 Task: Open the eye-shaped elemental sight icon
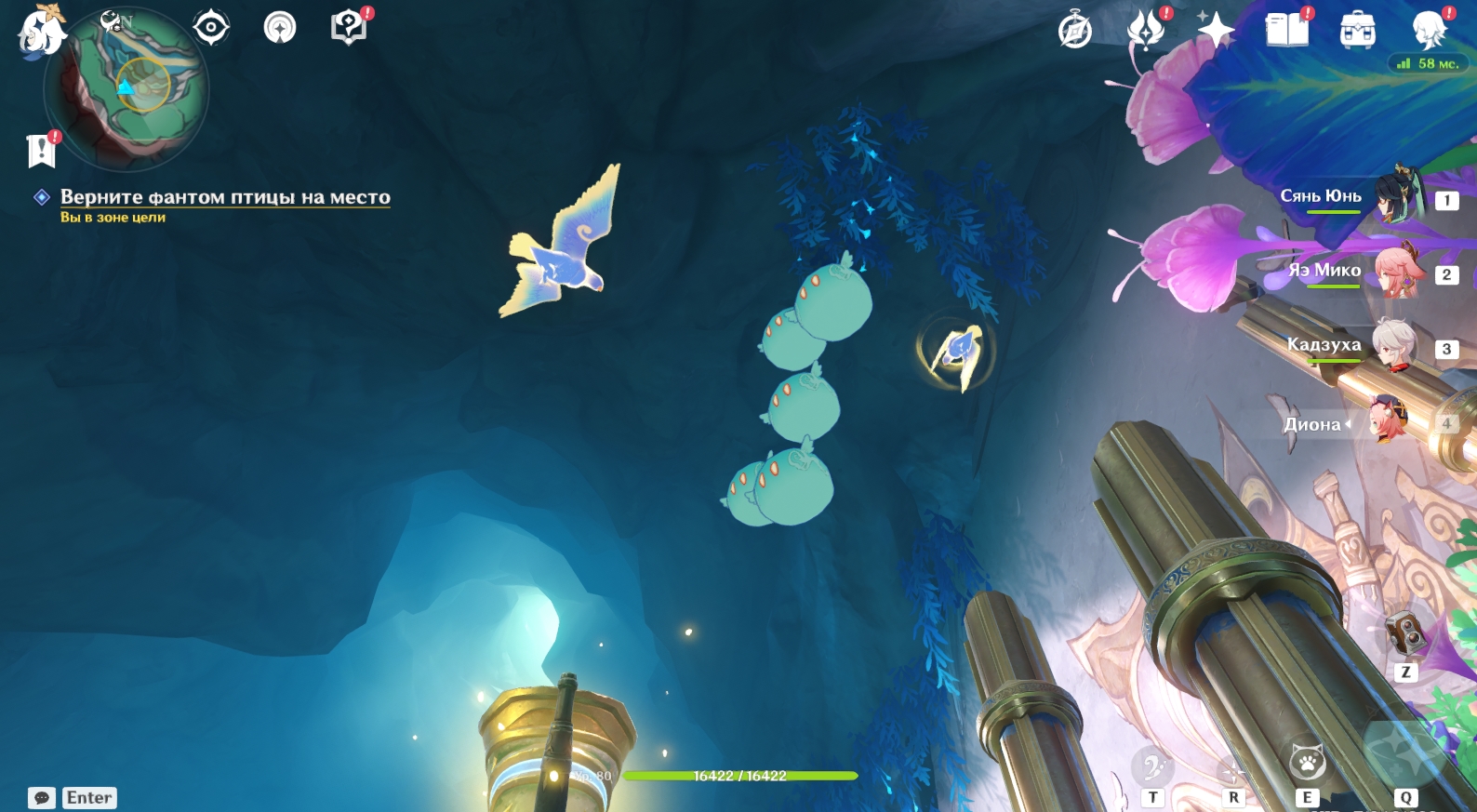(x=211, y=27)
